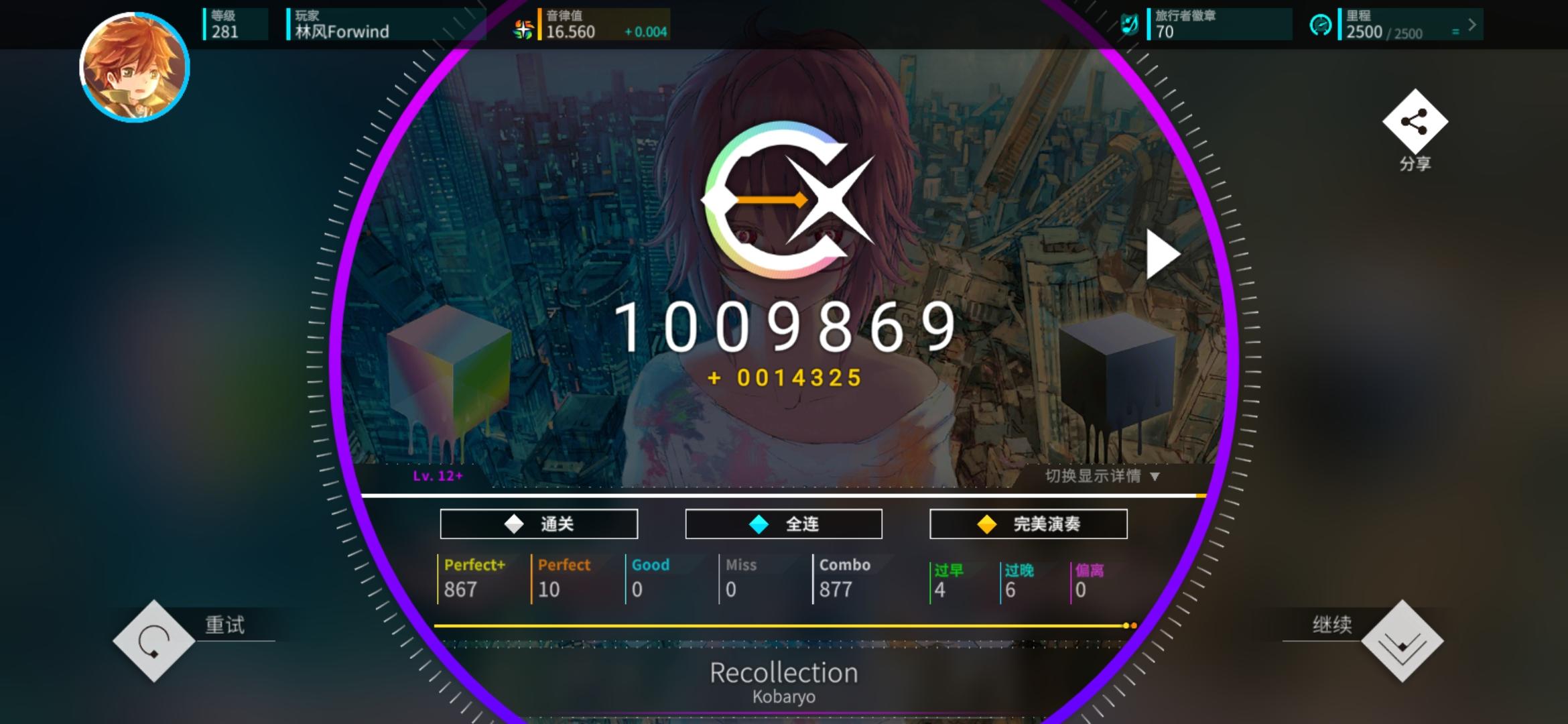Click the song title Recollection

[784, 672]
